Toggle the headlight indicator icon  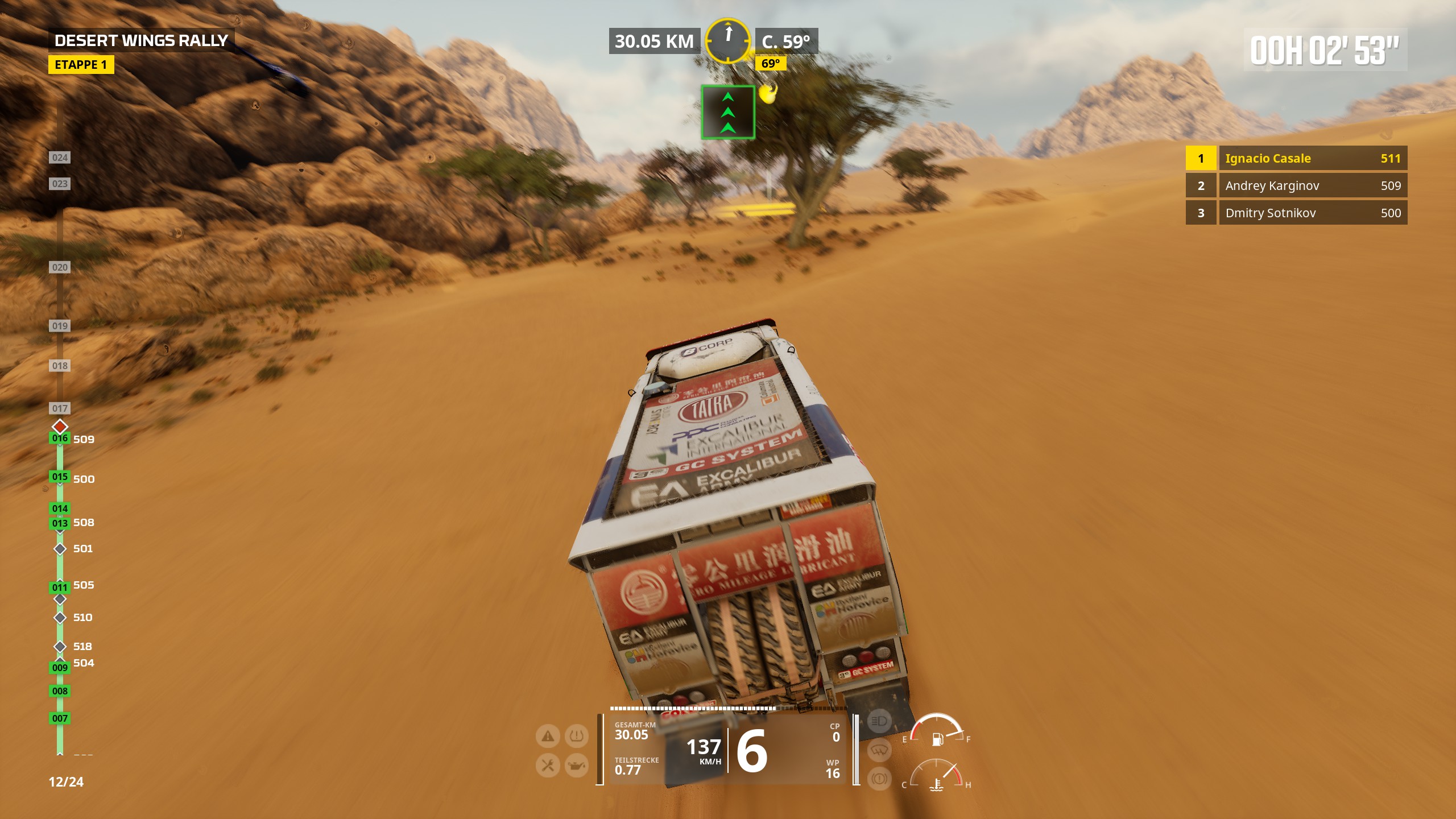pyautogui.click(x=879, y=722)
